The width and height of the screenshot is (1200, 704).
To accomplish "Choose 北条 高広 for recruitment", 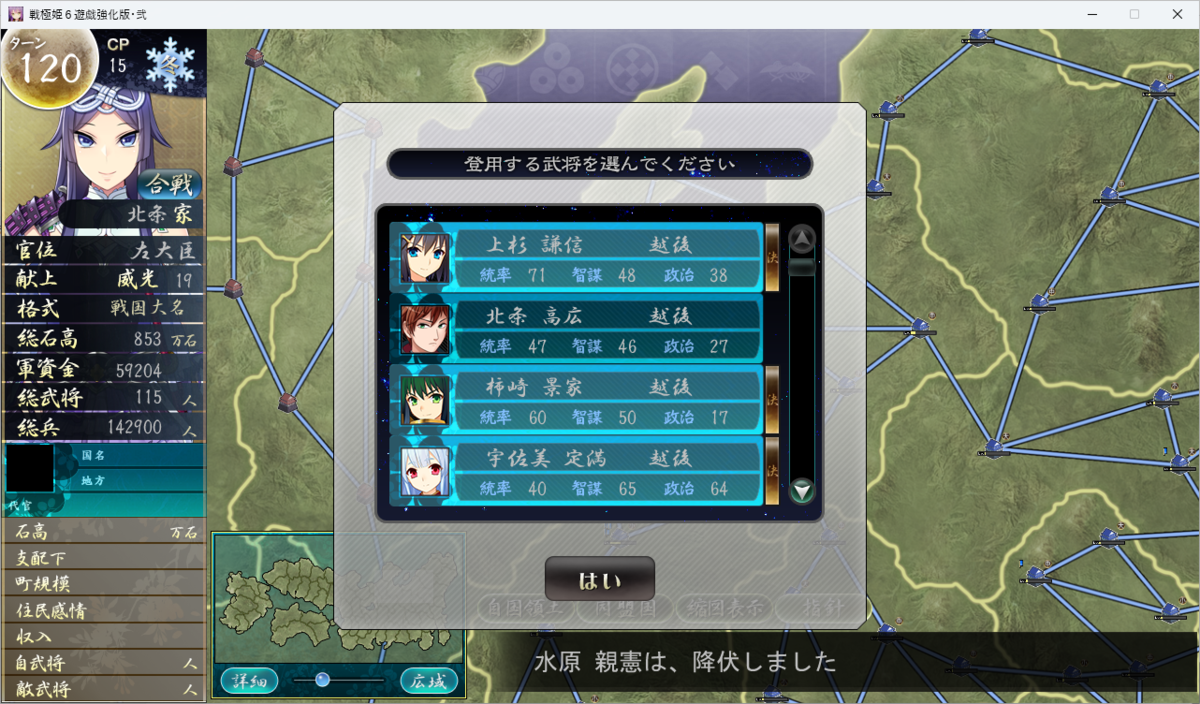I will [x=576, y=329].
